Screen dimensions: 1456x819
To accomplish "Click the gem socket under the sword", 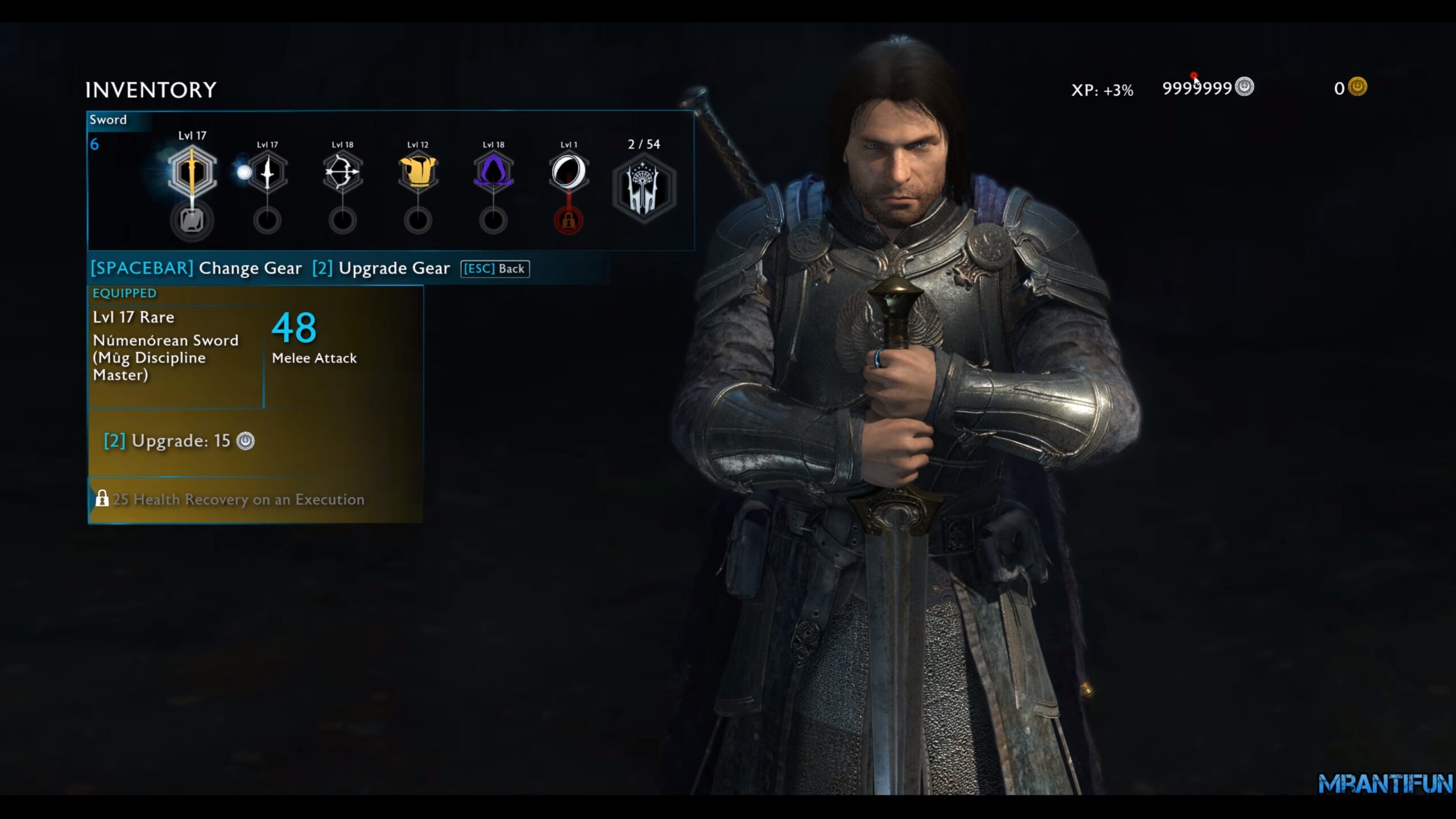I will [x=192, y=221].
